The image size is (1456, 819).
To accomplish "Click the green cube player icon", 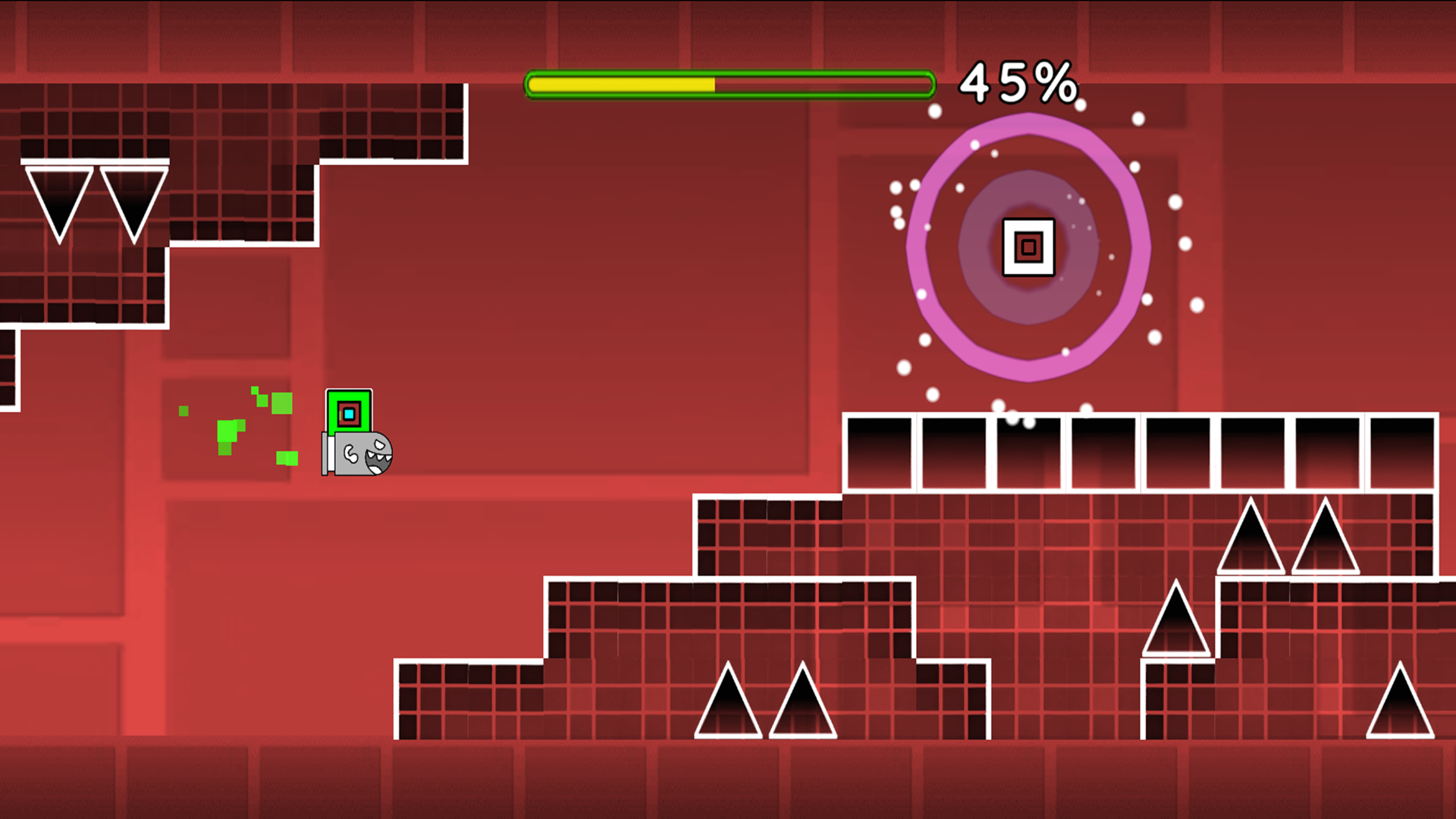I will [x=349, y=411].
